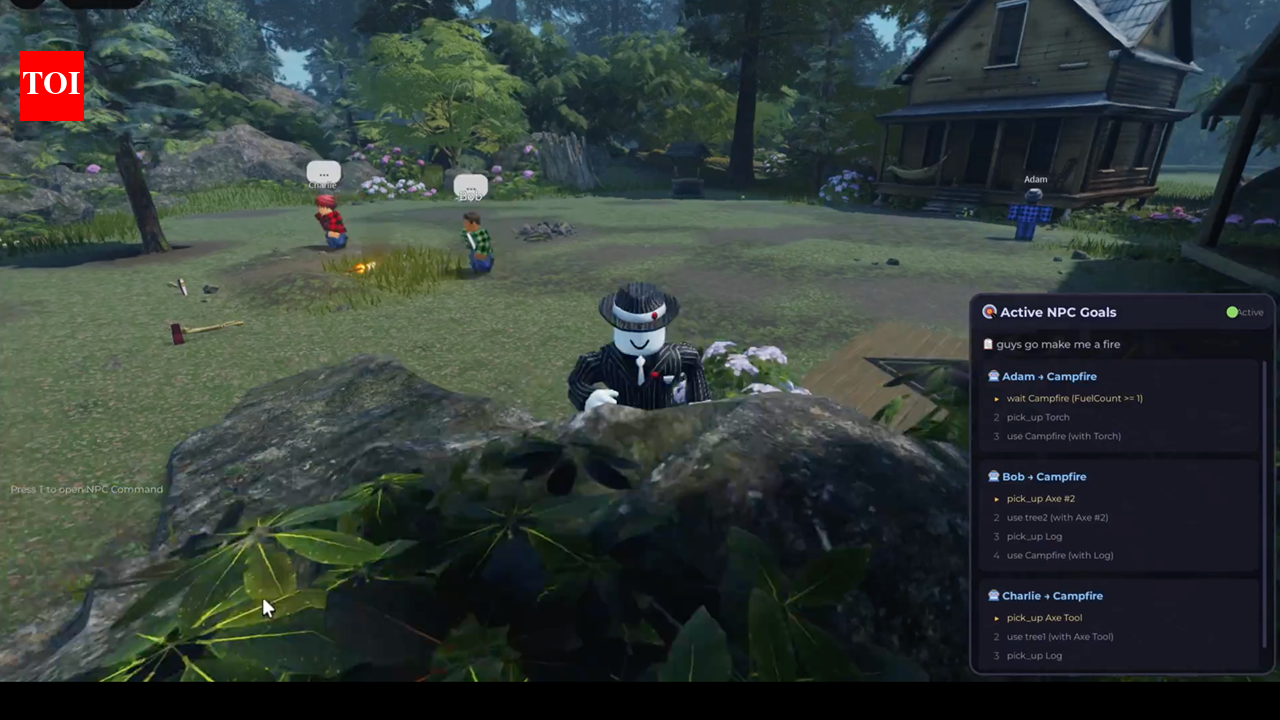Select Charlie's robot head icon
Image resolution: width=1280 pixels, height=720 pixels.
pyautogui.click(x=993, y=595)
